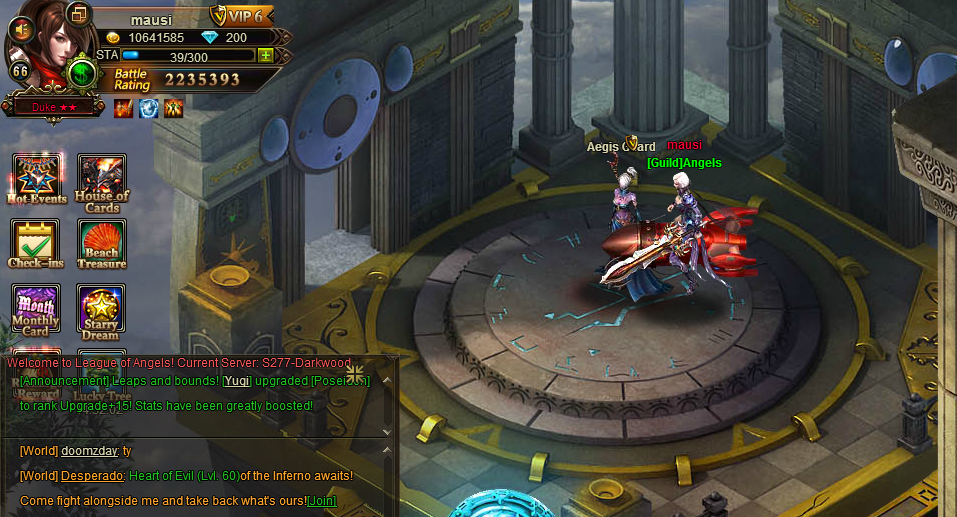The image size is (957, 517).
Task: Open the Beach Treasure event
Action: point(102,243)
